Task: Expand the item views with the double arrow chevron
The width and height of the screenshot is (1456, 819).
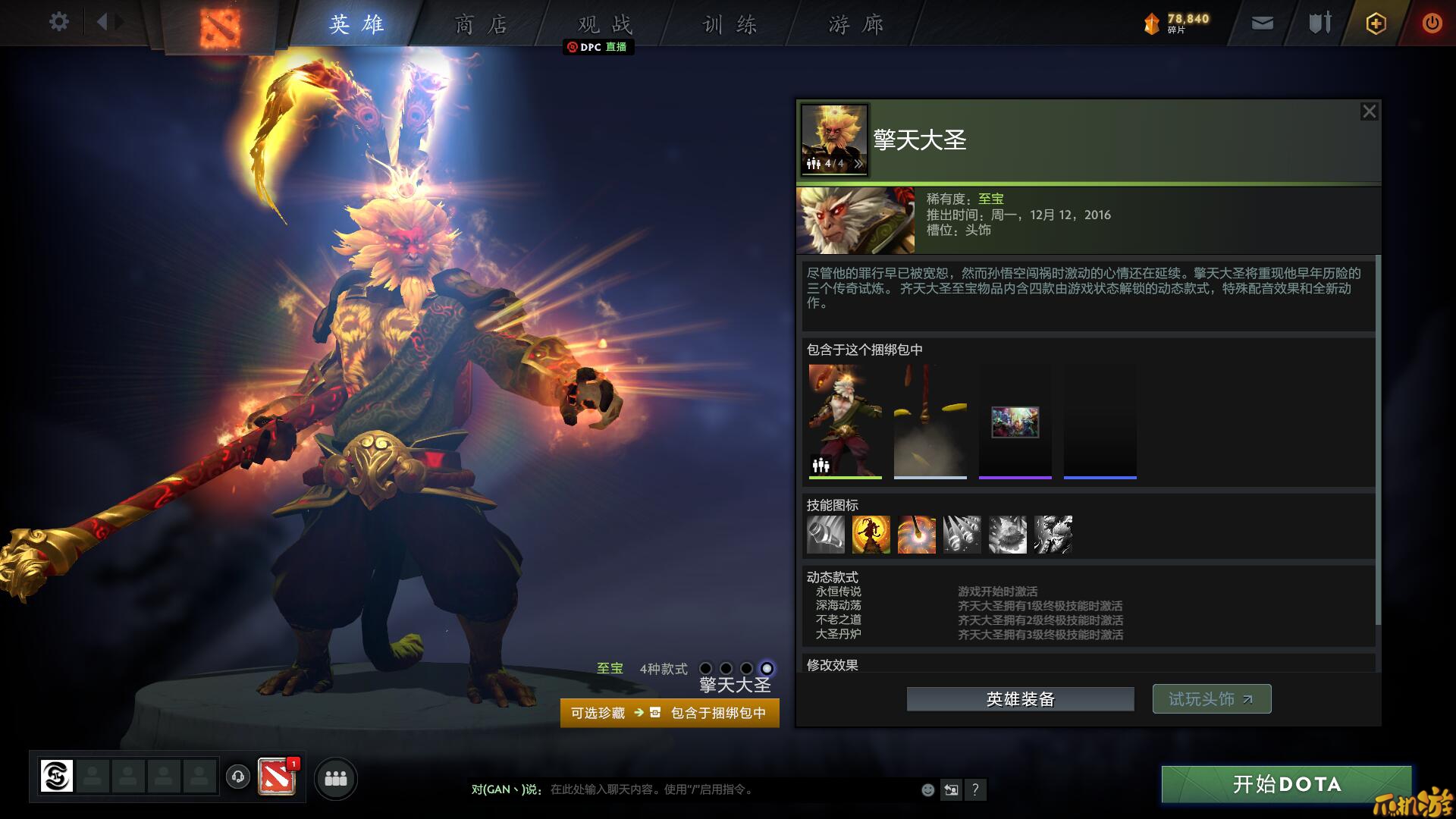Action: [858, 163]
